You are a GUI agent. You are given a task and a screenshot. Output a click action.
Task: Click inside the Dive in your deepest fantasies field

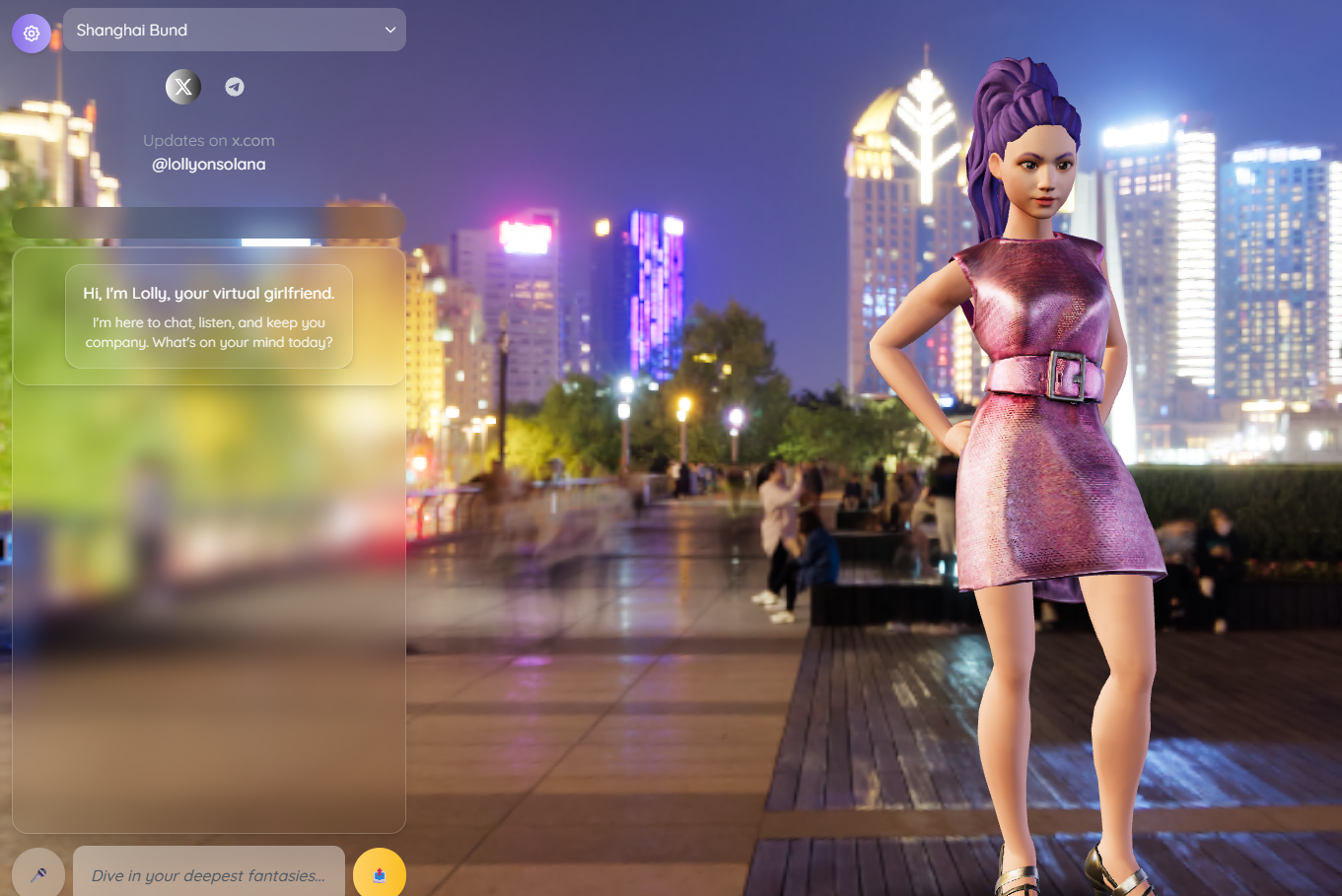pos(208,874)
